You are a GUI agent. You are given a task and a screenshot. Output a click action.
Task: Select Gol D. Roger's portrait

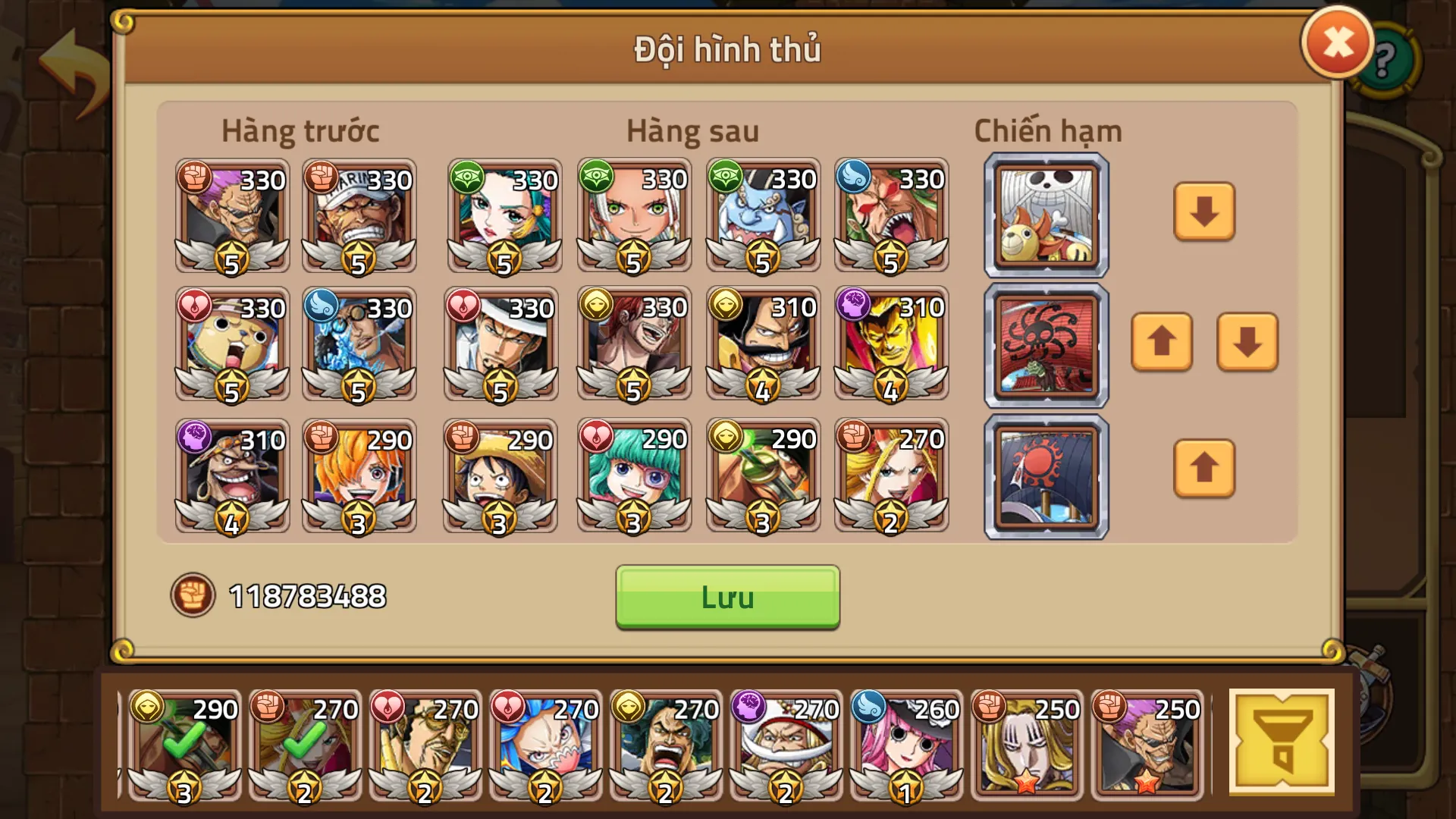click(x=763, y=345)
